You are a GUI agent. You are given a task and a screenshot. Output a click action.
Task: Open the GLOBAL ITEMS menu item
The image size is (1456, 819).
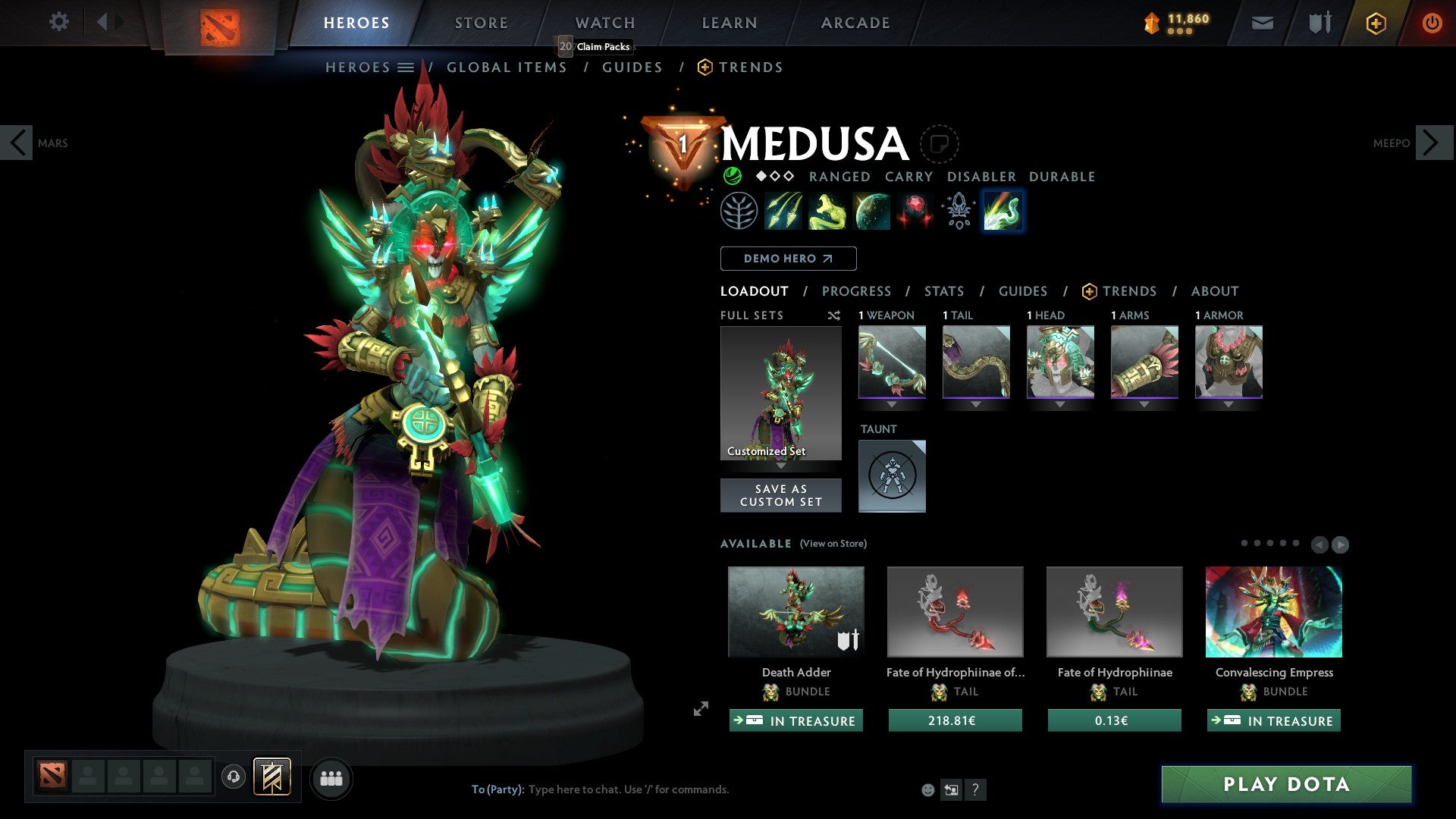click(507, 67)
